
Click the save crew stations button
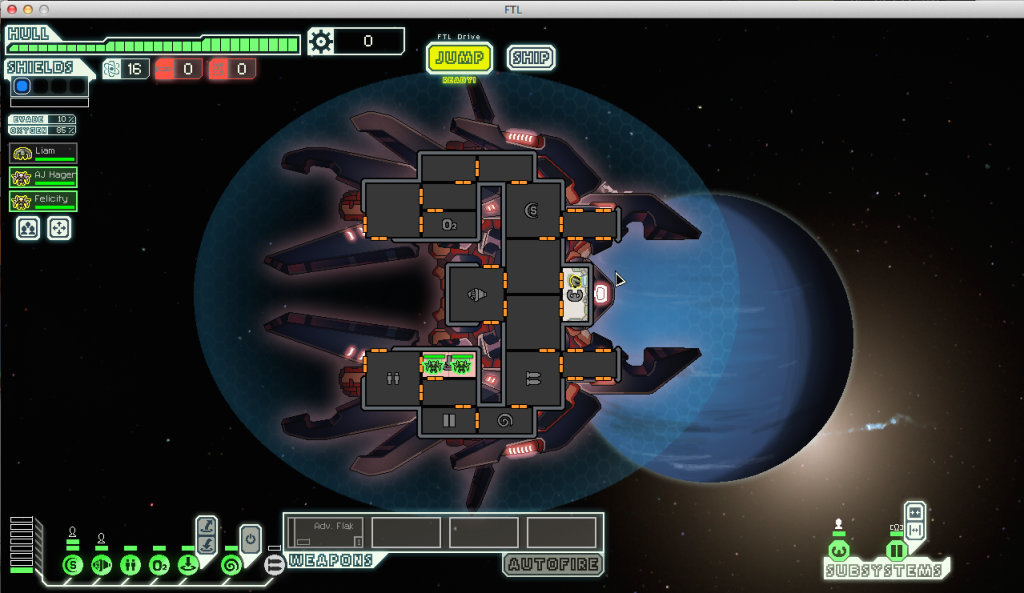click(27, 229)
